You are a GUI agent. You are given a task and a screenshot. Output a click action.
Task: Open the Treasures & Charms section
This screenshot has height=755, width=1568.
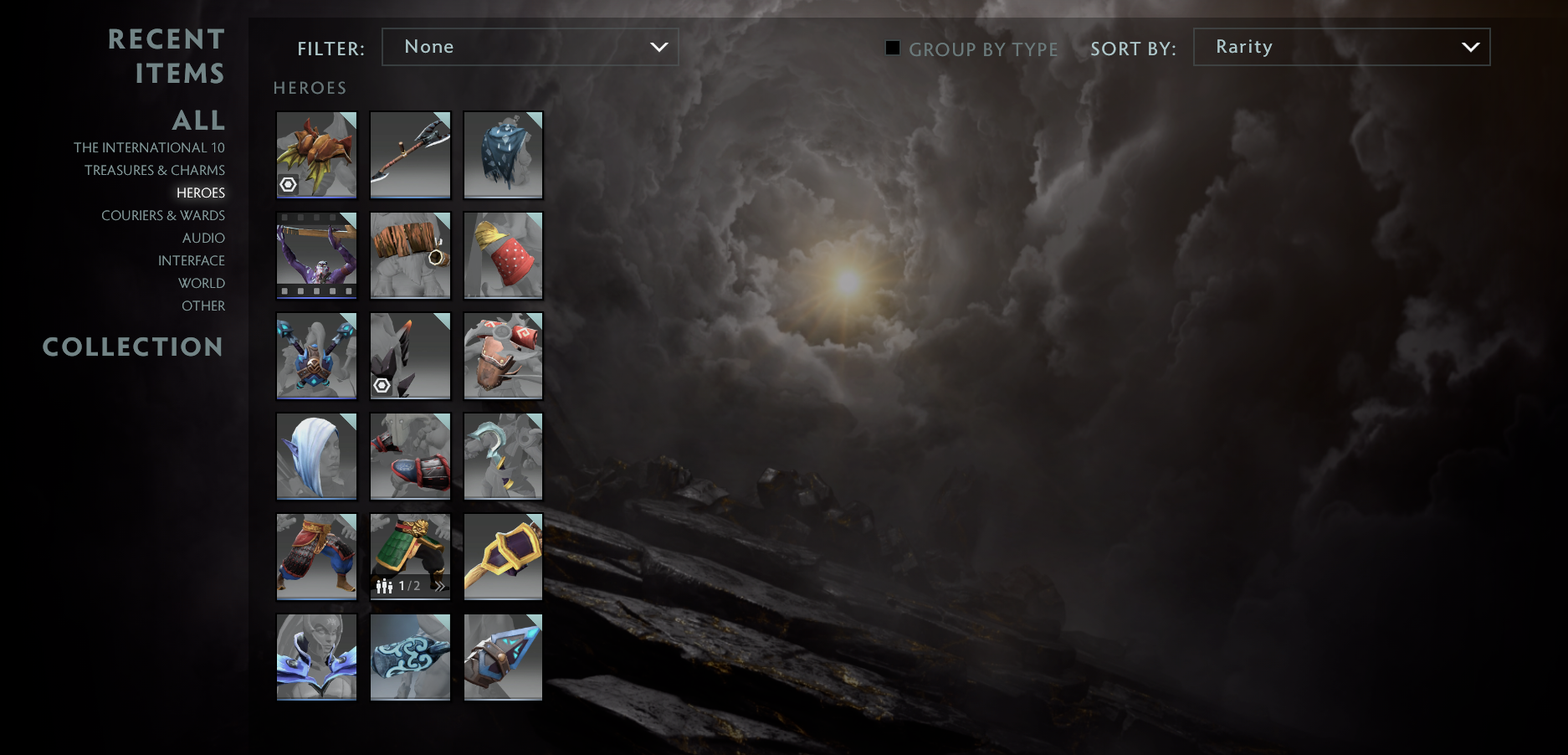[x=155, y=170]
